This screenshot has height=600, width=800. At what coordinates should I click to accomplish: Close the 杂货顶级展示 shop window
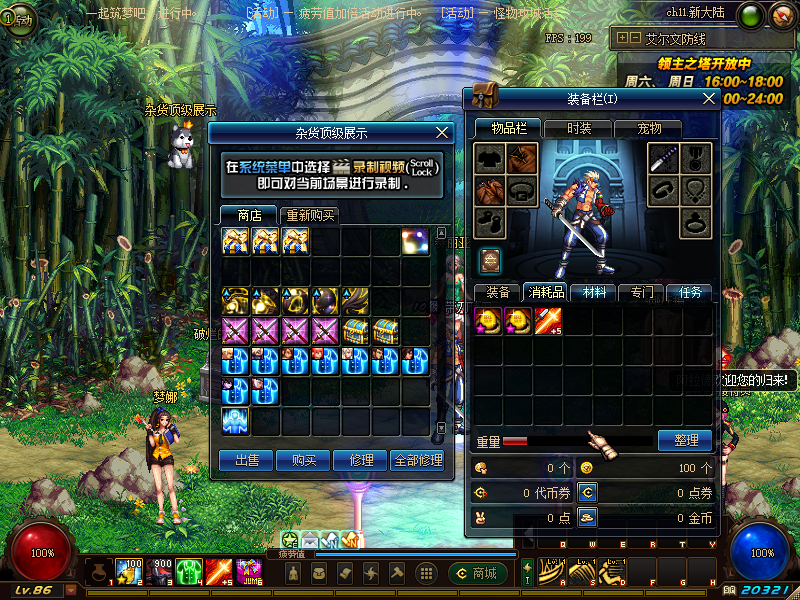(443, 132)
